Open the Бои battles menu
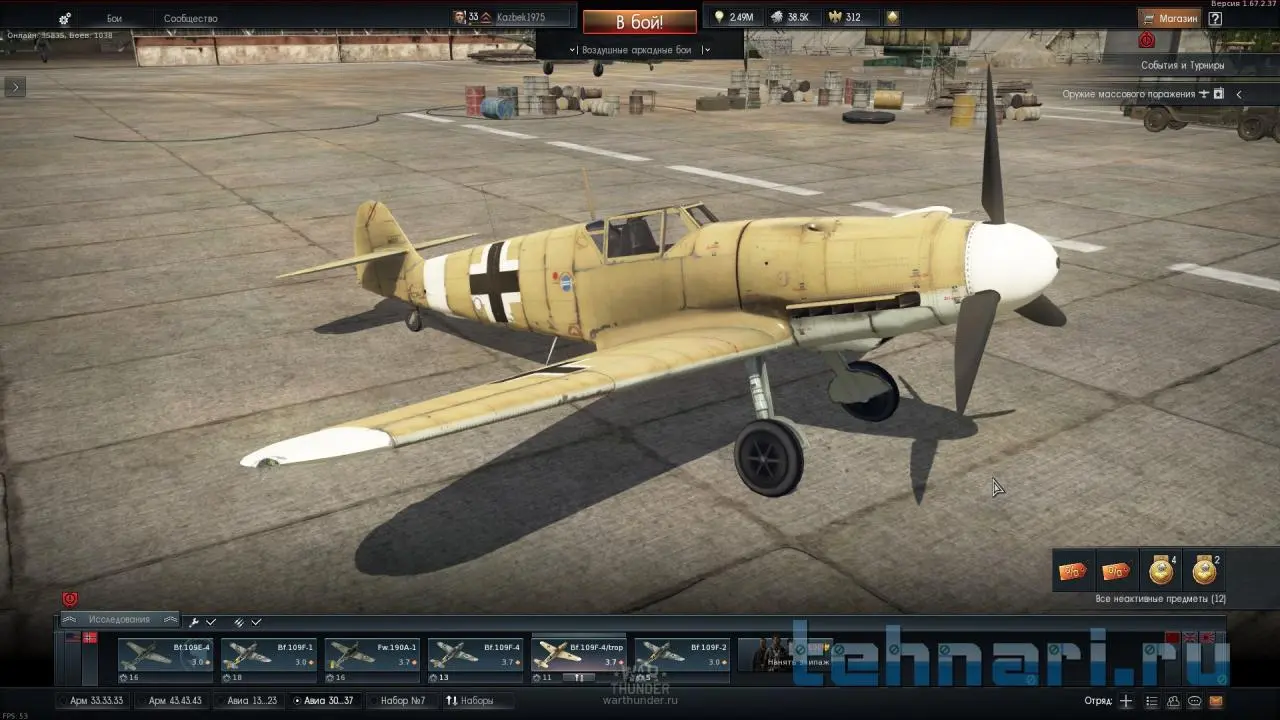1280x720 pixels. coord(114,18)
